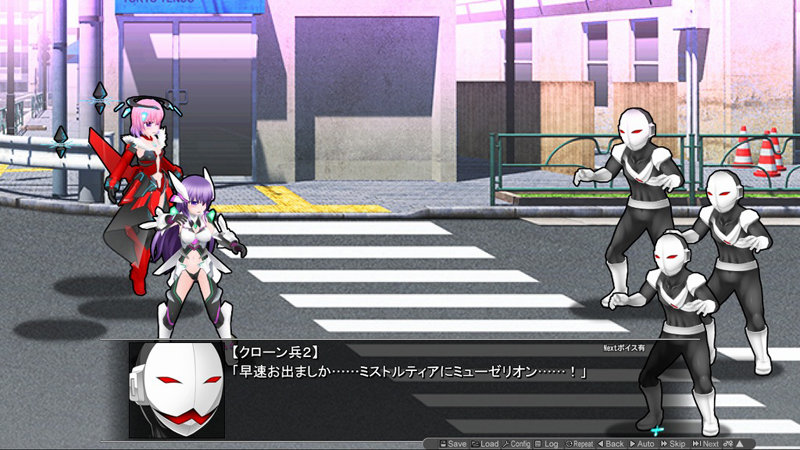Show the dialogue Log
The image size is (800, 450).
[x=547, y=443]
